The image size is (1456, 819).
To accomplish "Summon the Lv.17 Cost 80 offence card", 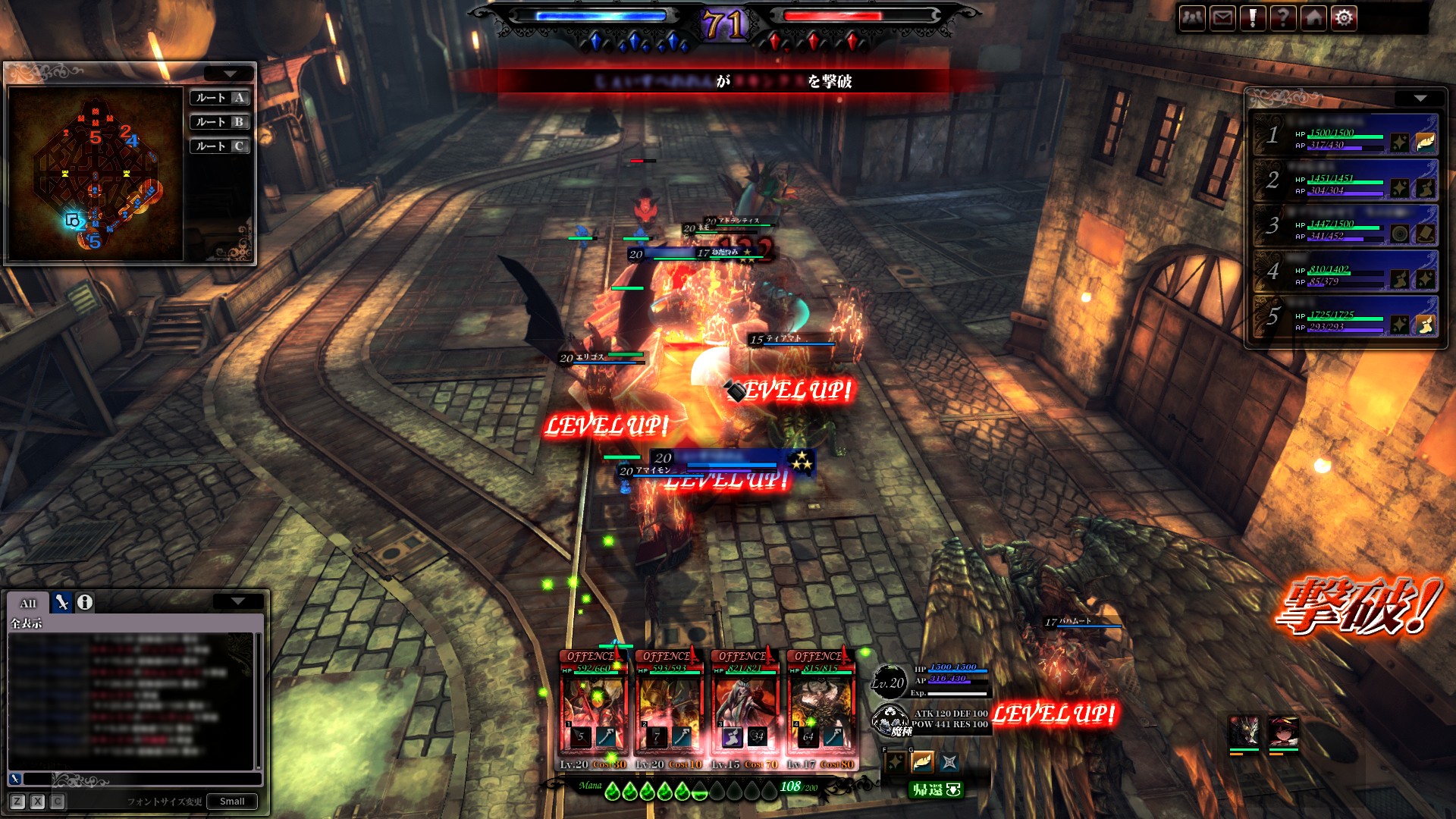I will click(821, 709).
